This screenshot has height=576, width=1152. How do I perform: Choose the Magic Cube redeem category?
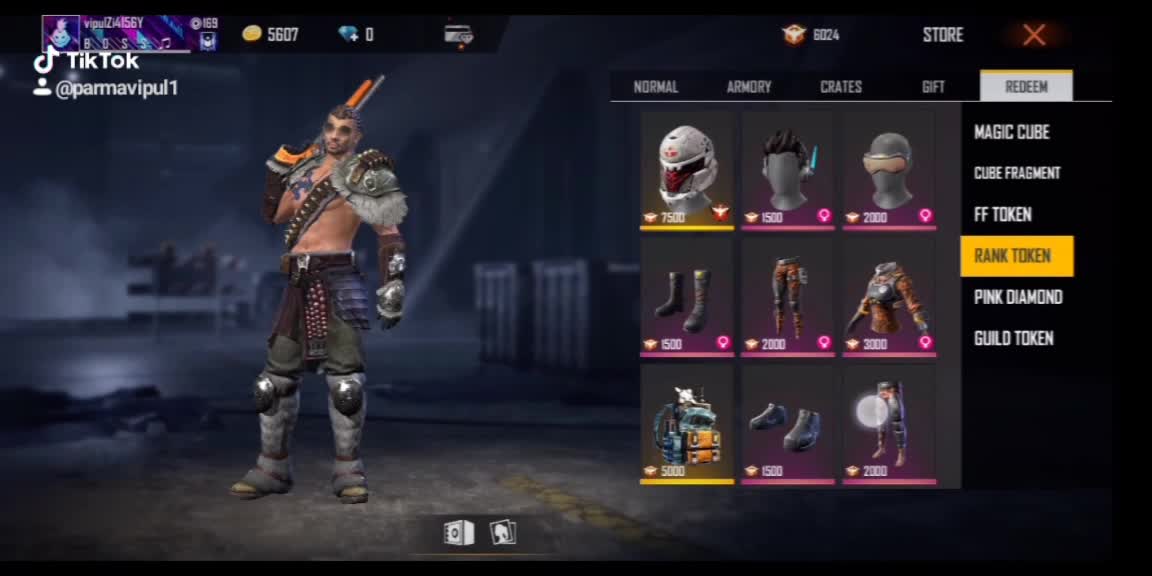(1012, 132)
